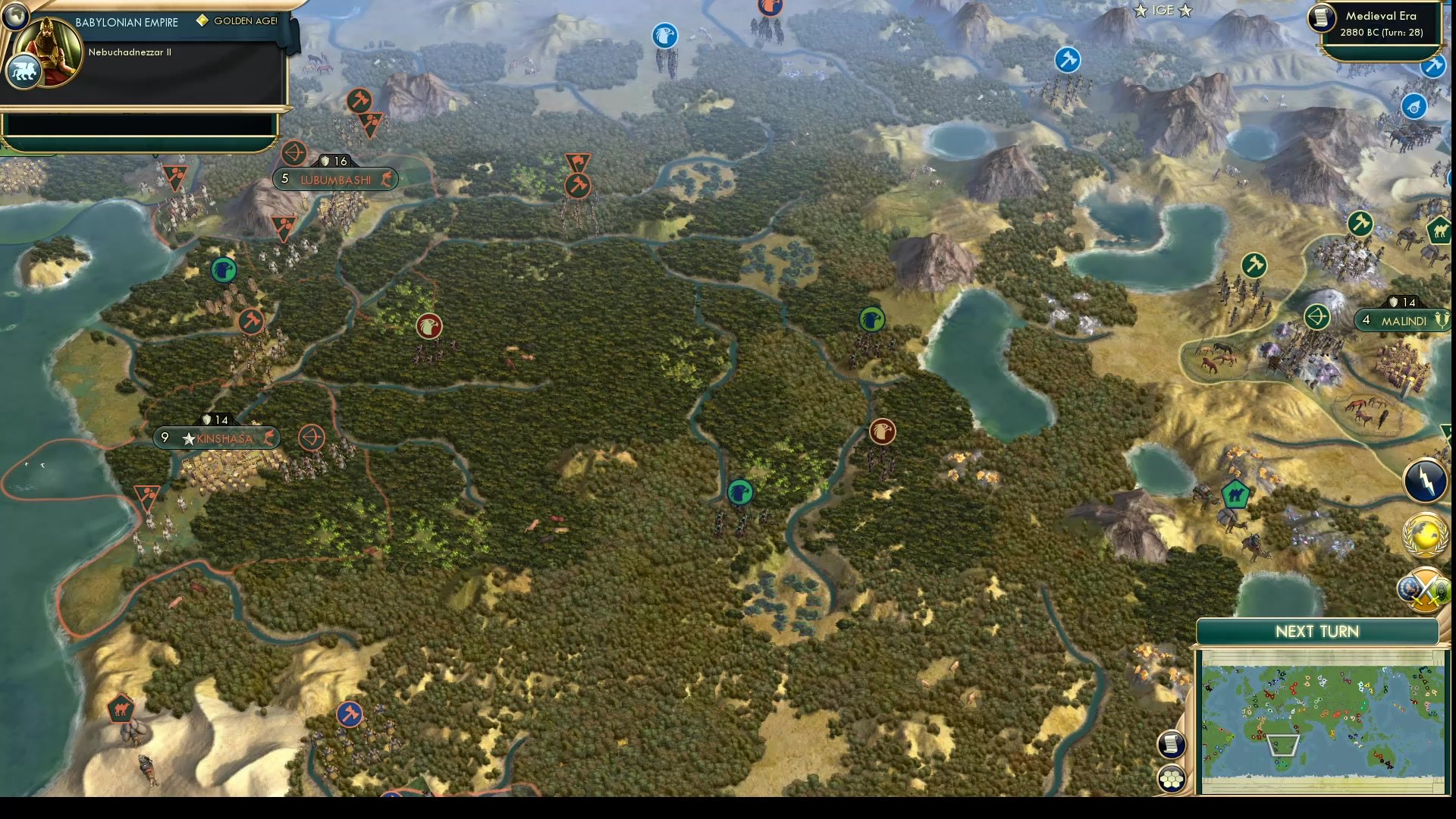The image size is (1456, 819).
Task: Select the Kinshasa city banner
Action: click(218, 438)
